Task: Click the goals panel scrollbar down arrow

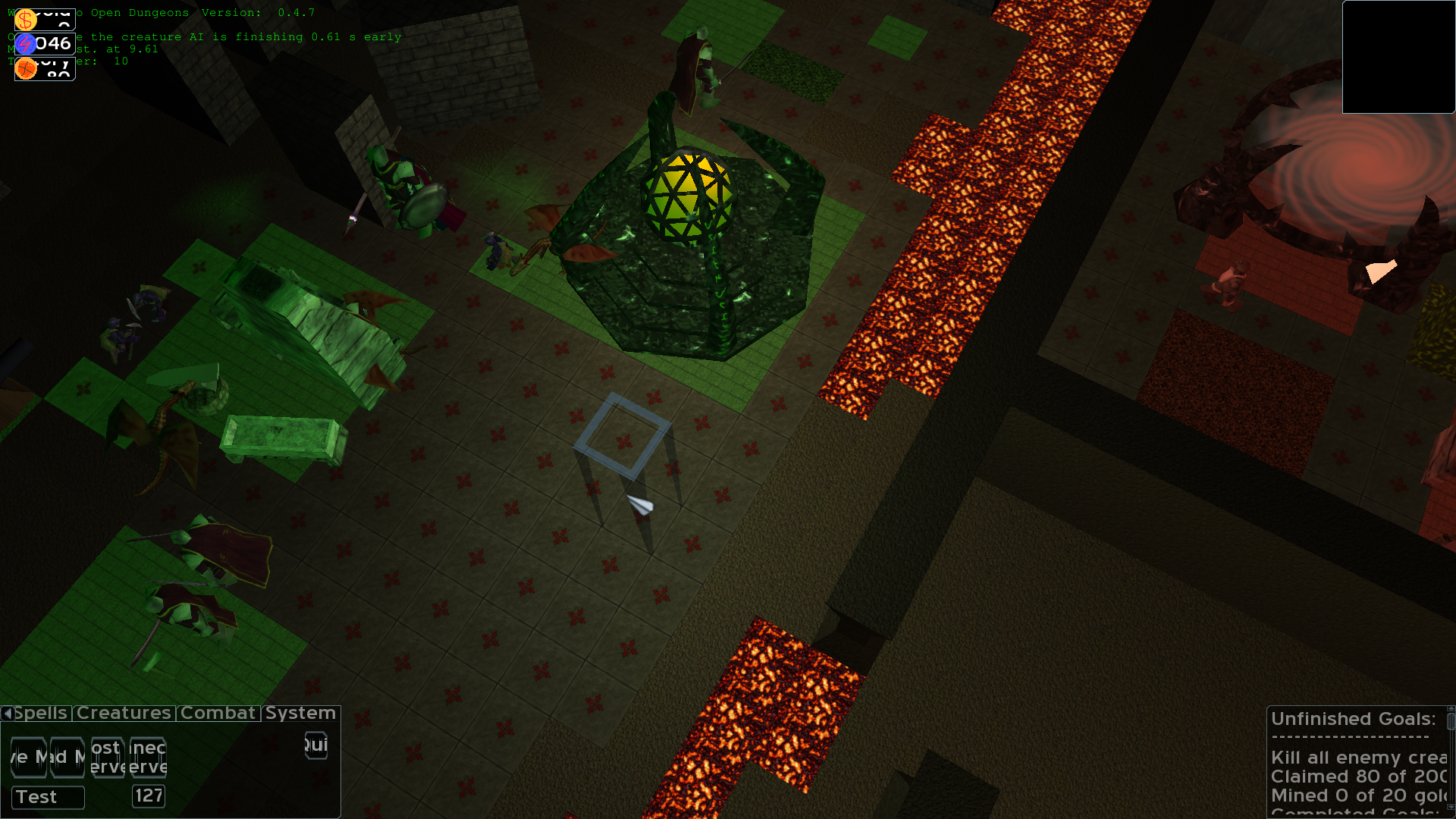Action: (x=1451, y=808)
